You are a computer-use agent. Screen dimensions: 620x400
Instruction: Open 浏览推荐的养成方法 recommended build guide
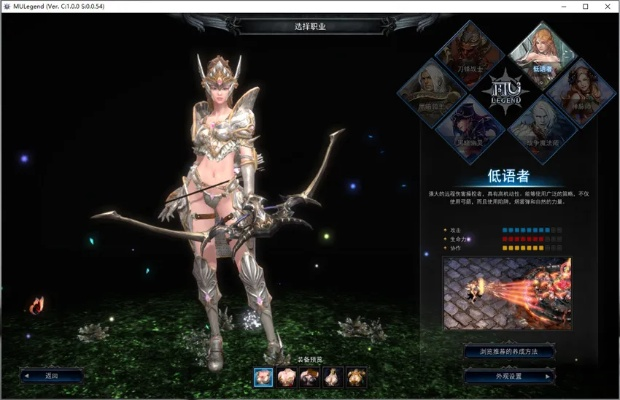[x=507, y=352]
